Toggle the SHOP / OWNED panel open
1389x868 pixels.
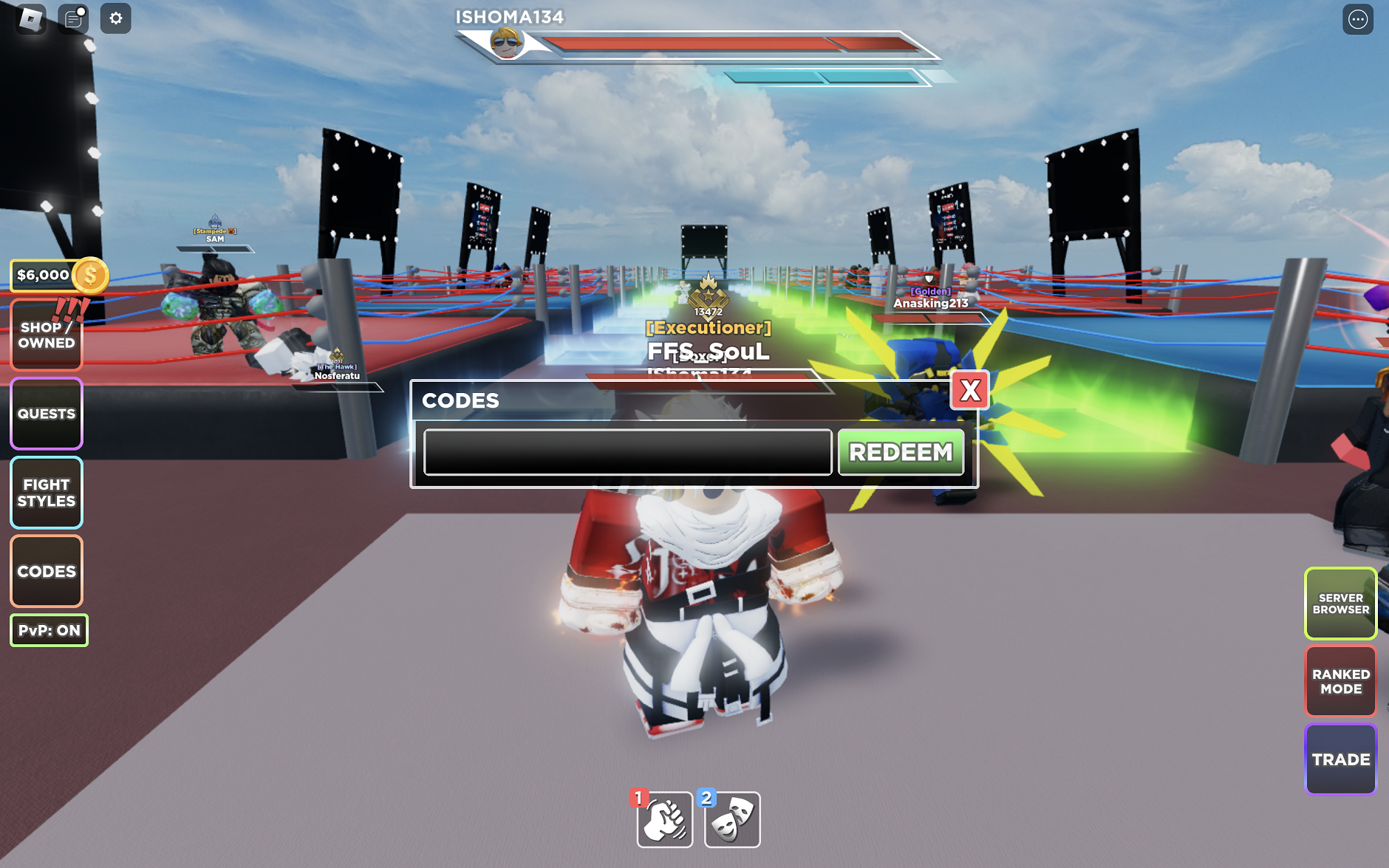pyautogui.click(x=46, y=335)
